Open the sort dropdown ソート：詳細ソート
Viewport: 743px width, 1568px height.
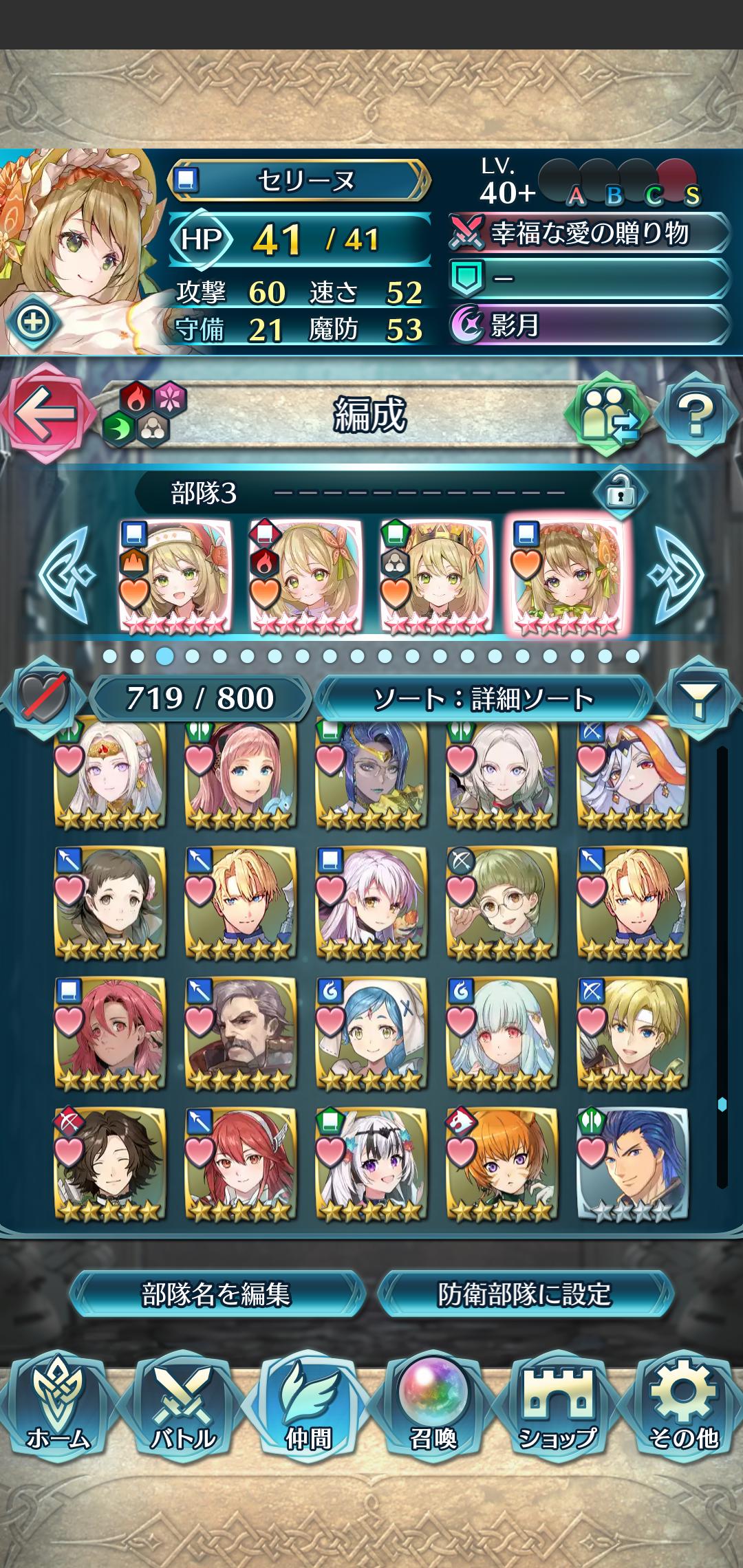pyautogui.click(x=483, y=699)
